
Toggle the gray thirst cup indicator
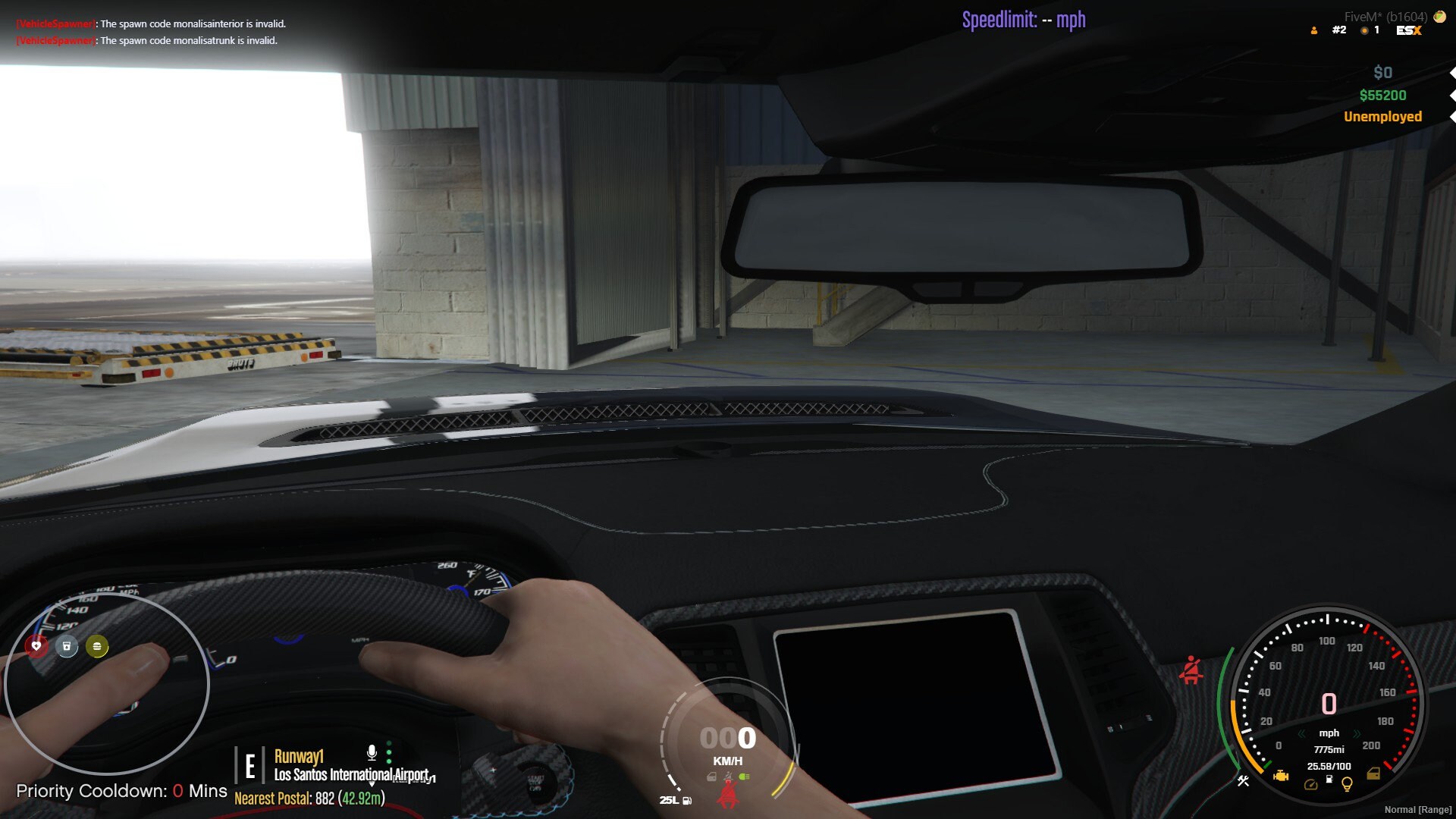[67, 647]
